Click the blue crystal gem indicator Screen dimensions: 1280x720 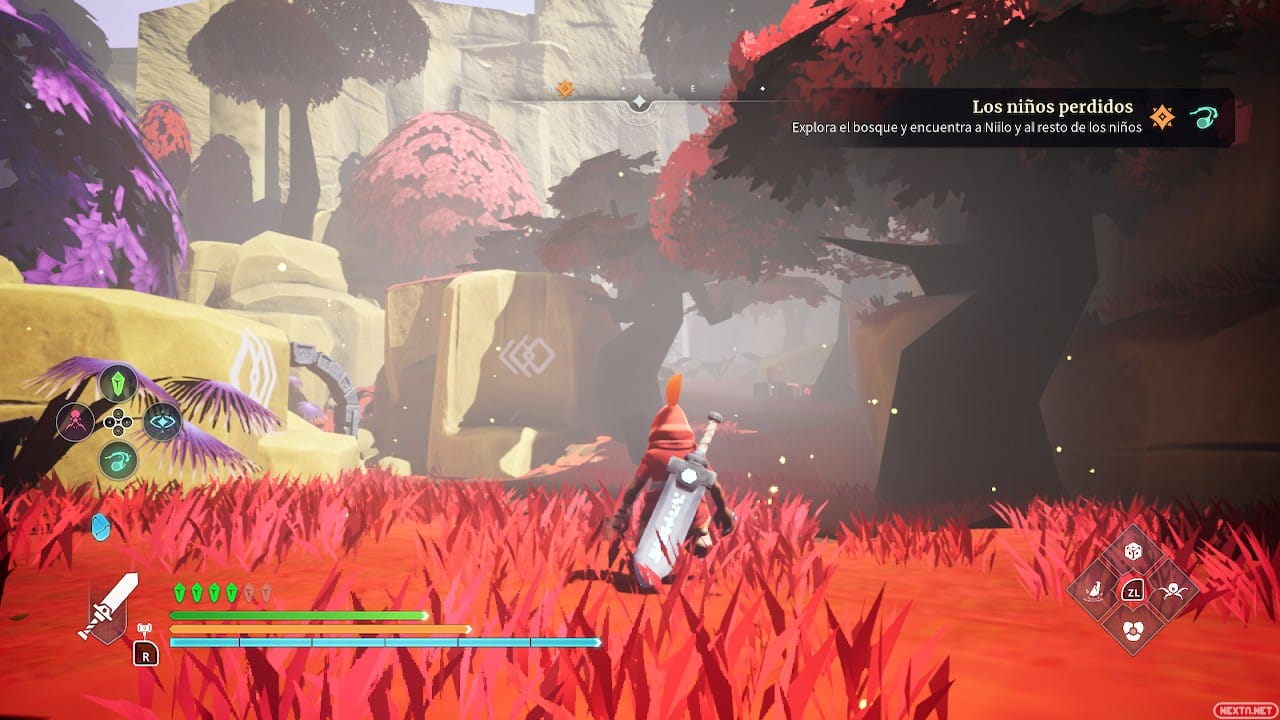(x=101, y=527)
